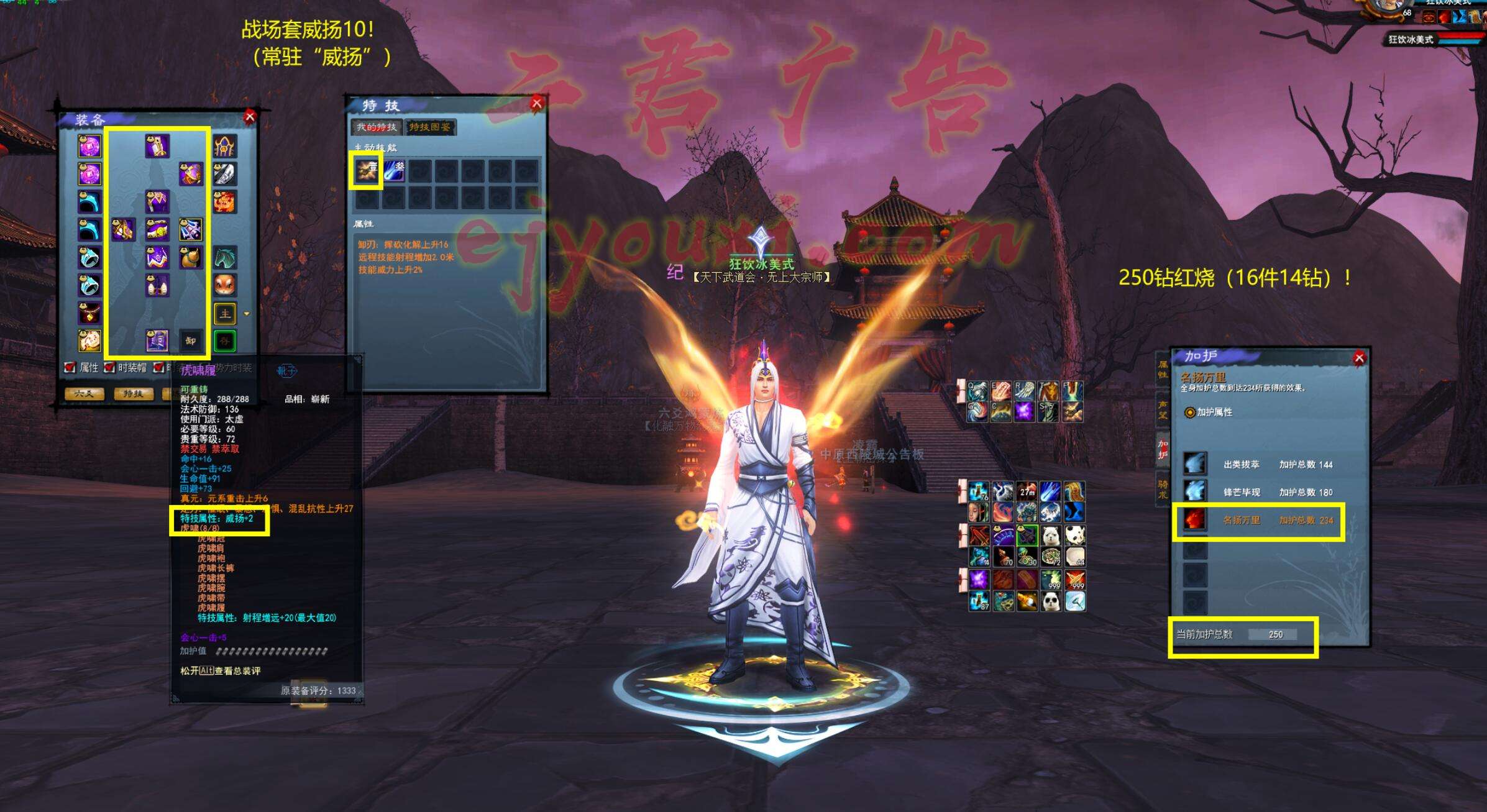
Task: Switch to the 特技图鉴 tab
Action: [x=429, y=127]
